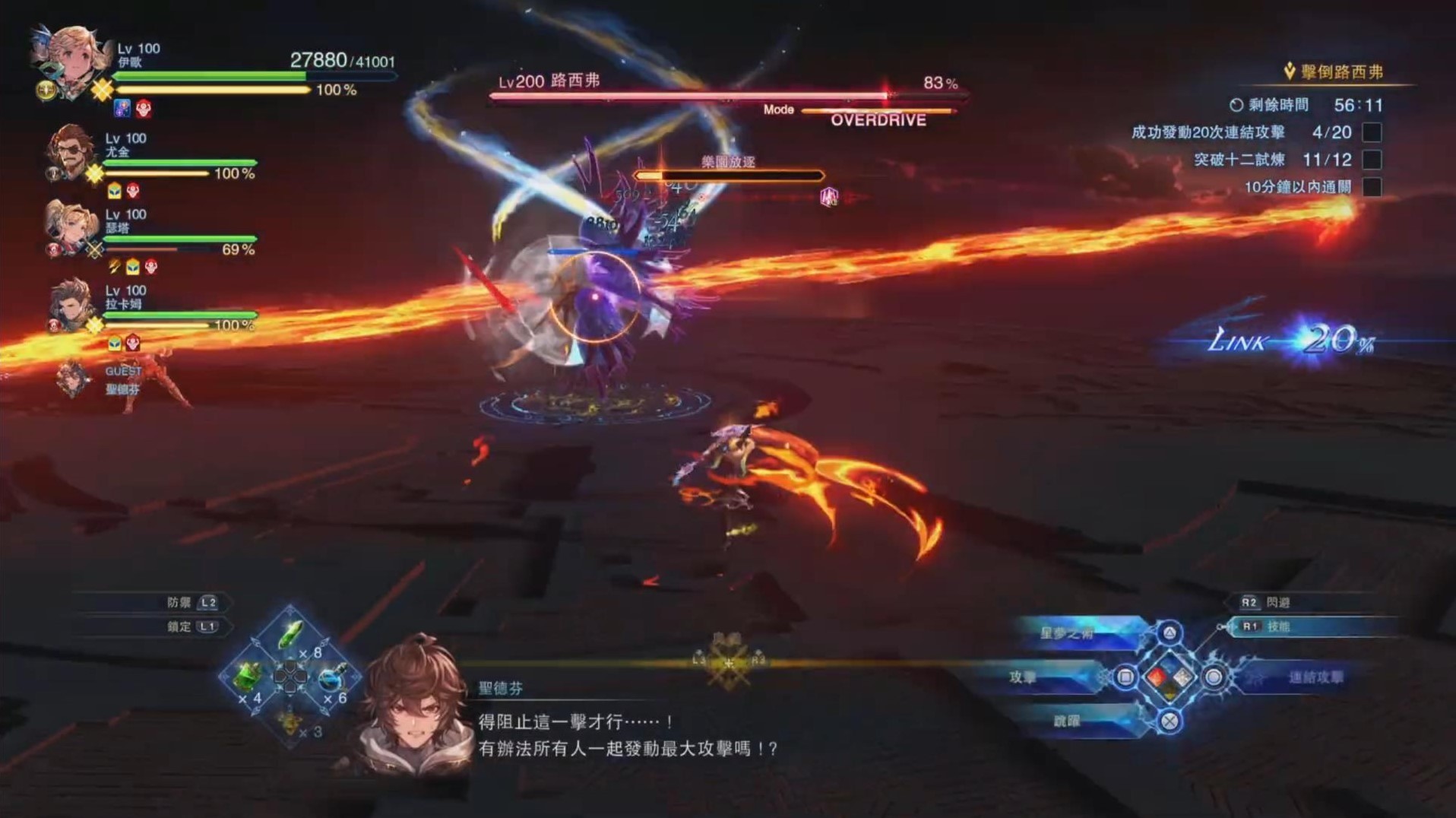Click 瑟塔's lightning buff icon
The image size is (1456, 818).
click(114, 267)
